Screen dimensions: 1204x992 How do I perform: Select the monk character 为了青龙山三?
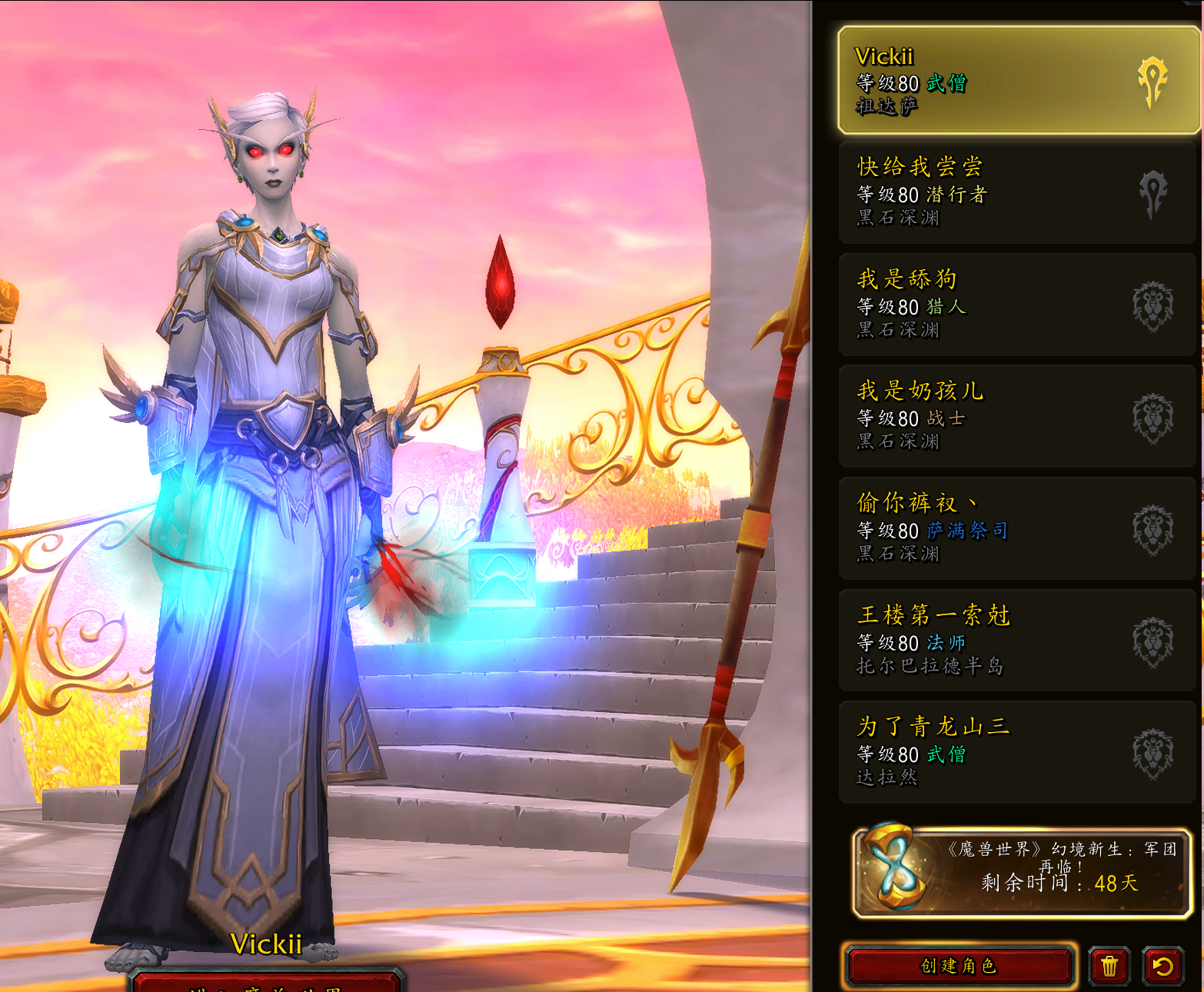pos(1016,751)
